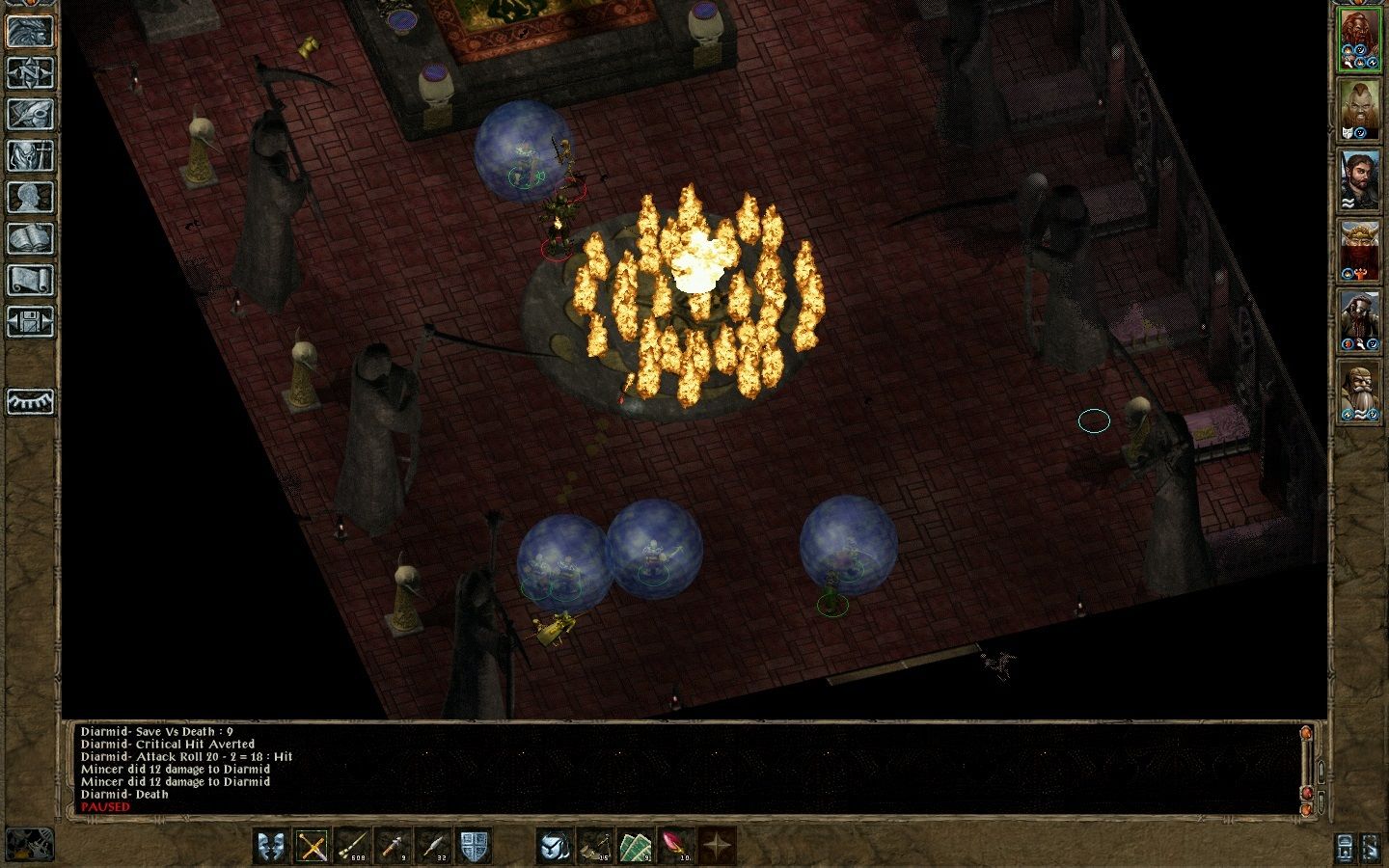Open the area map via compass button
This screenshot has height=868, width=1389.
(x=31, y=72)
